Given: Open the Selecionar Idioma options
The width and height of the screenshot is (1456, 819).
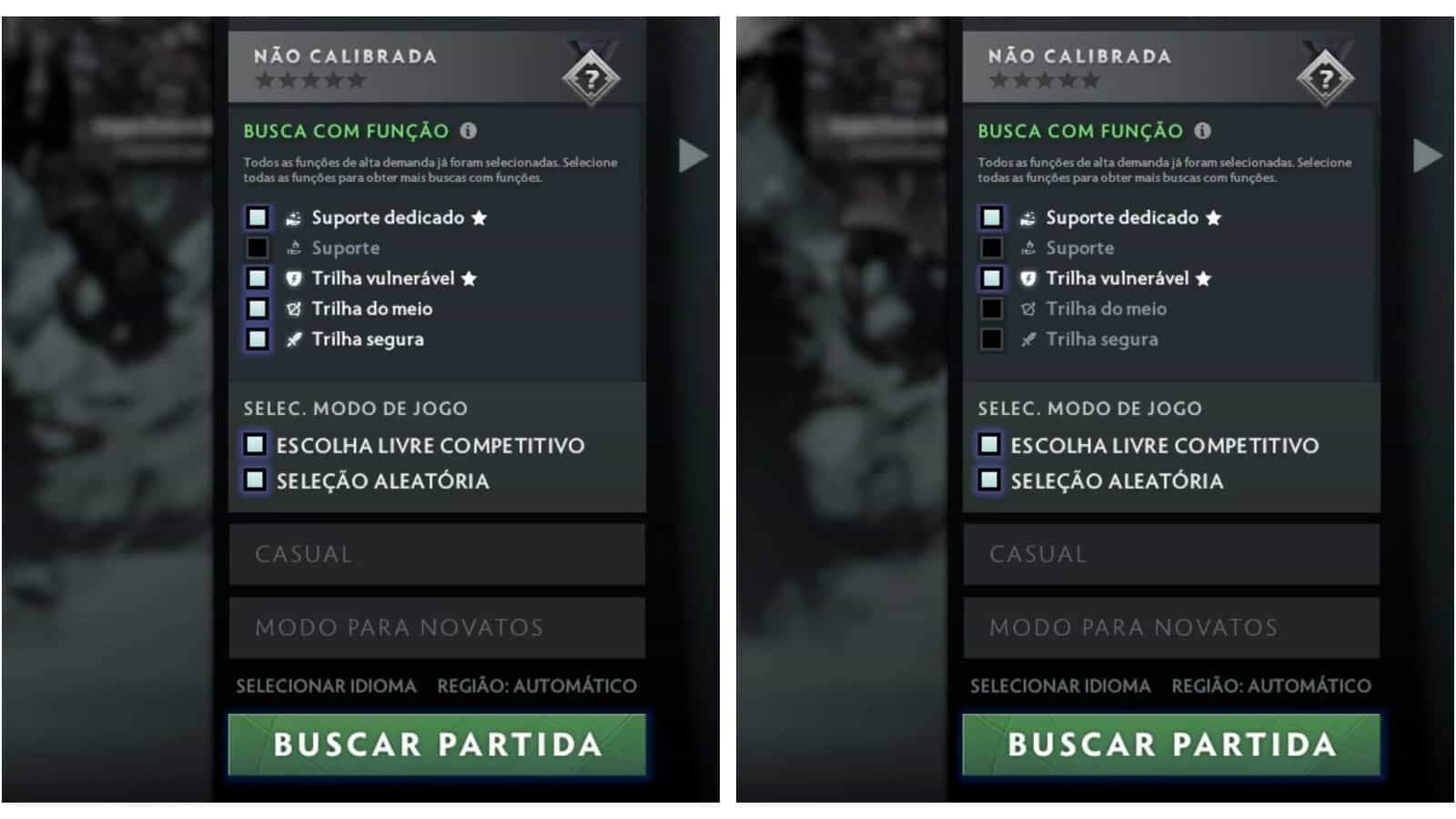Looking at the screenshot, I should point(326,687).
